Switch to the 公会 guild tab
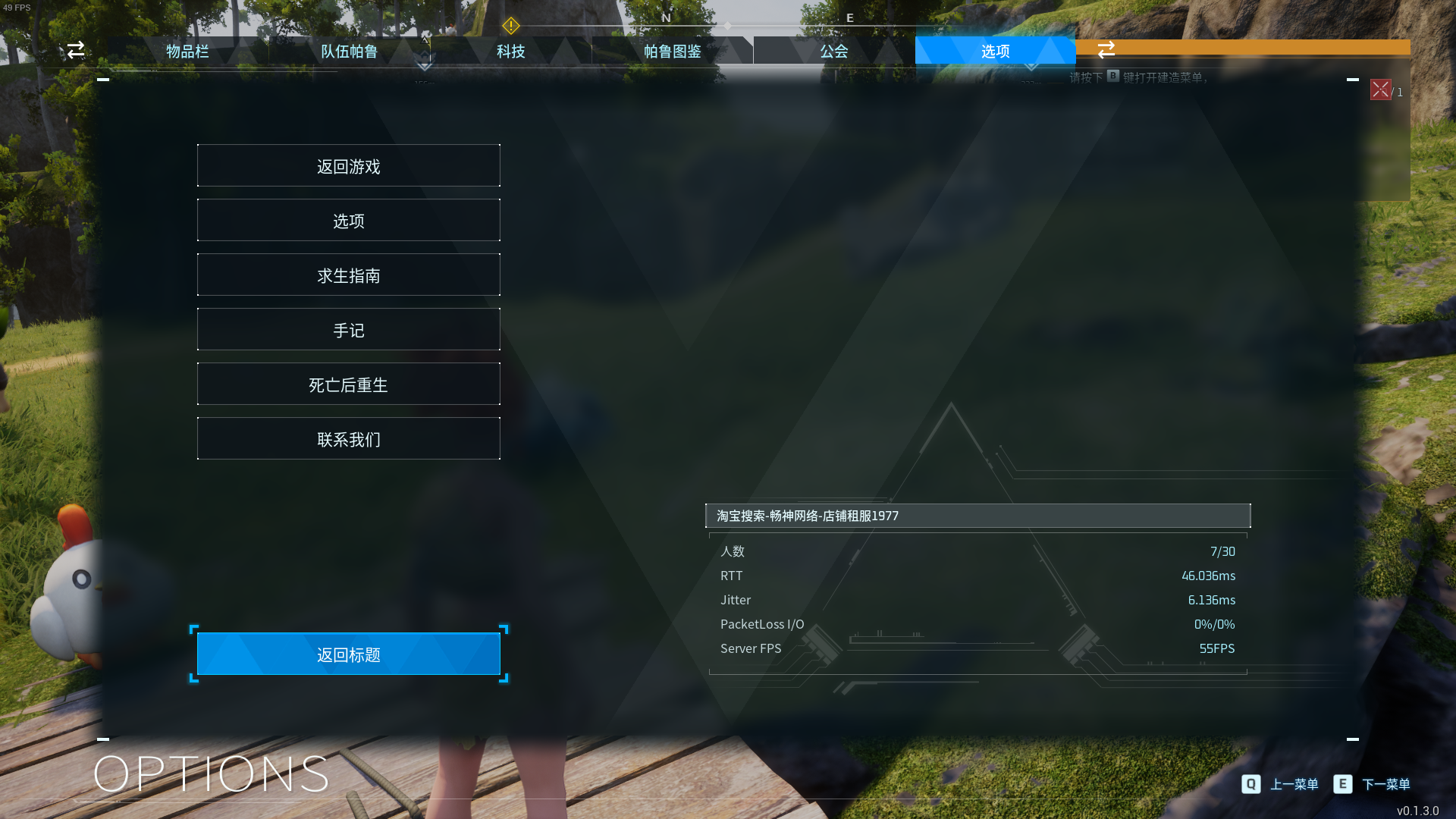 click(x=833, y=51)
